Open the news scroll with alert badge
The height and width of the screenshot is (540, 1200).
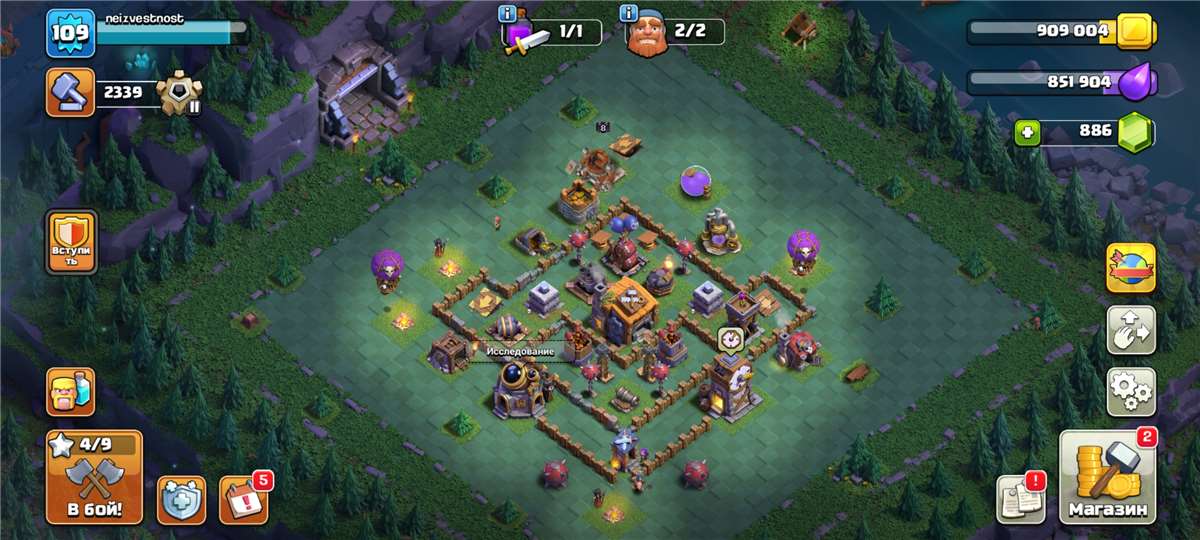click(1019, 497)
